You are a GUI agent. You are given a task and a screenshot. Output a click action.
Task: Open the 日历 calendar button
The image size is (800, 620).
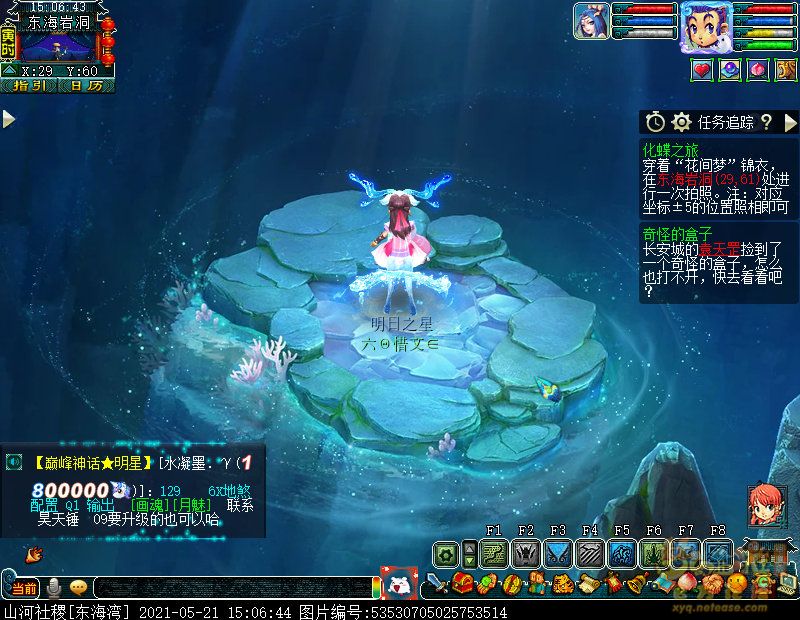pyautogui.click(x=86, y=86)
